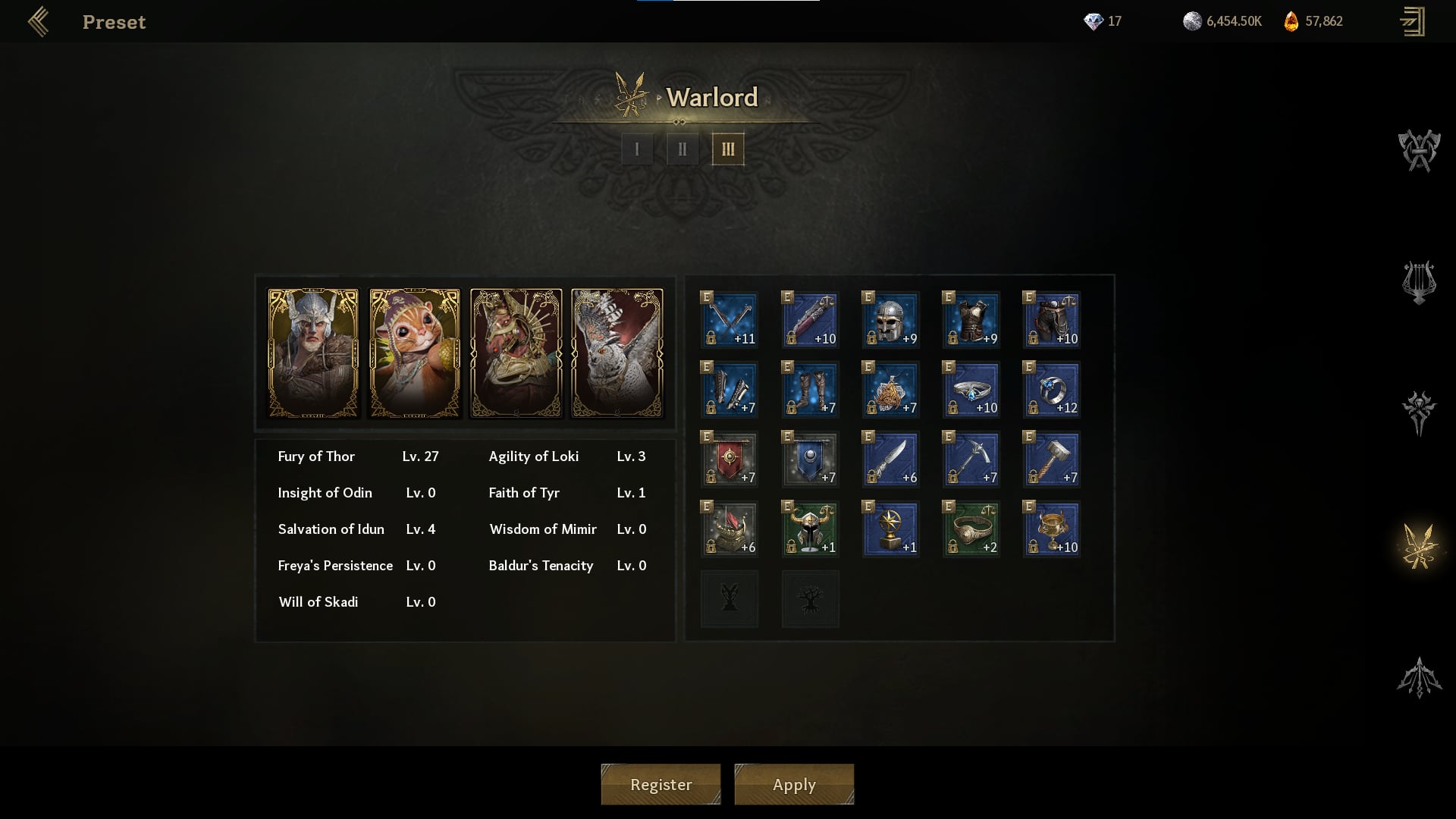
Task: Register the current preset
Action: click(661, 784)
